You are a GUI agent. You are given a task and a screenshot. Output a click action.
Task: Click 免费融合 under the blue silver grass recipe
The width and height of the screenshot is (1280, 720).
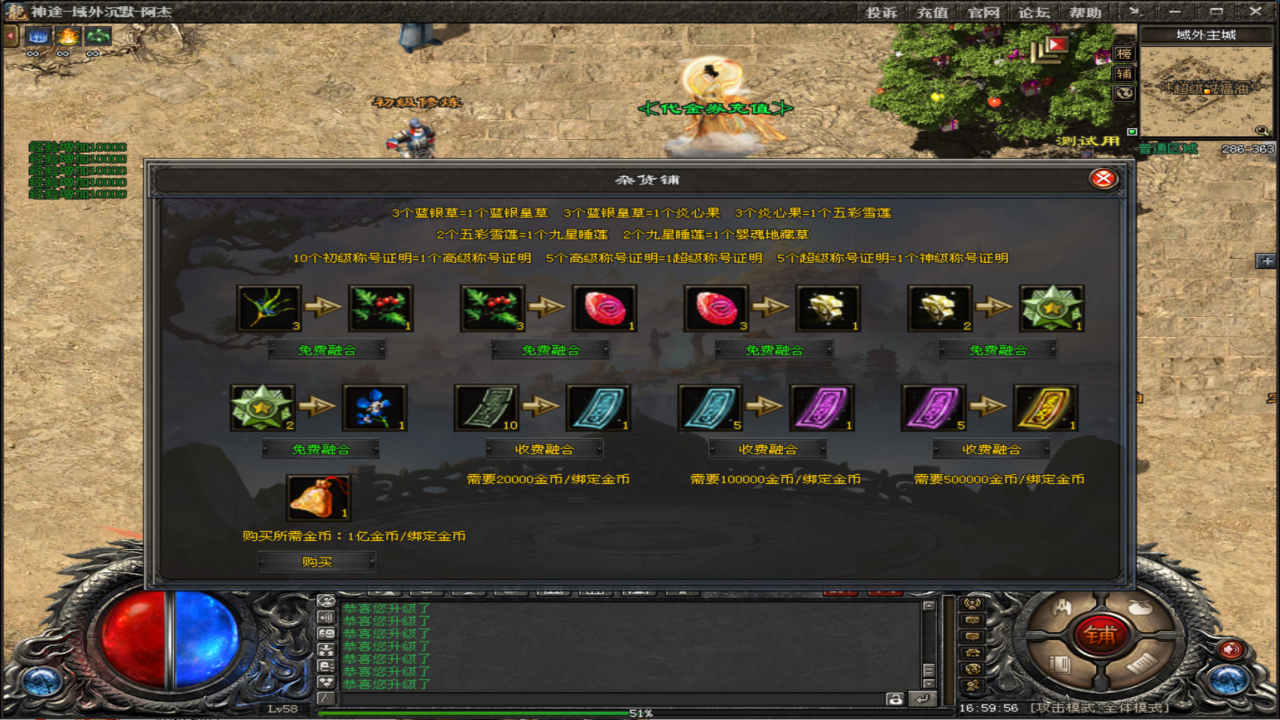click(x=327, y=350)
